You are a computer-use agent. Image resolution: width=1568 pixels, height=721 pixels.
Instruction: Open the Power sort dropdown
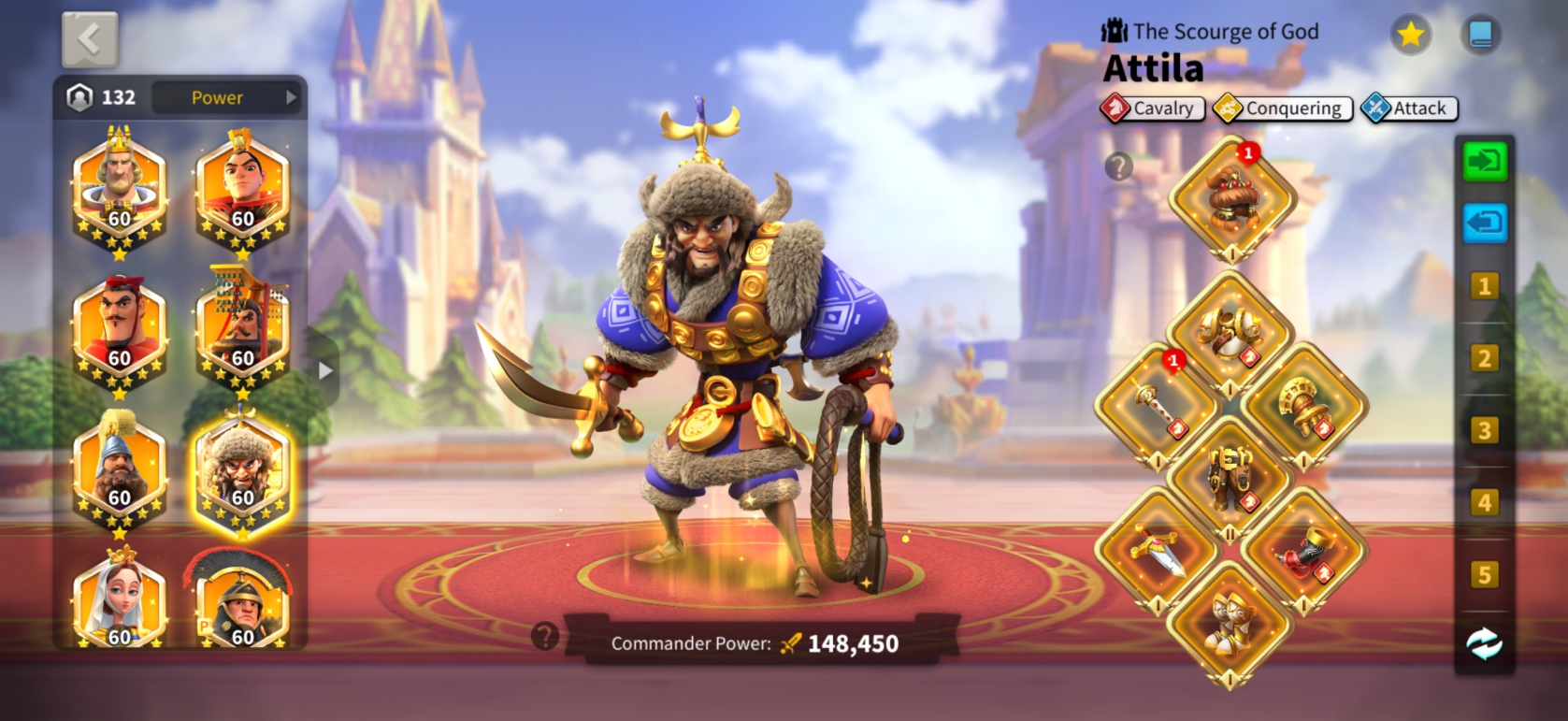click(225, 97)
